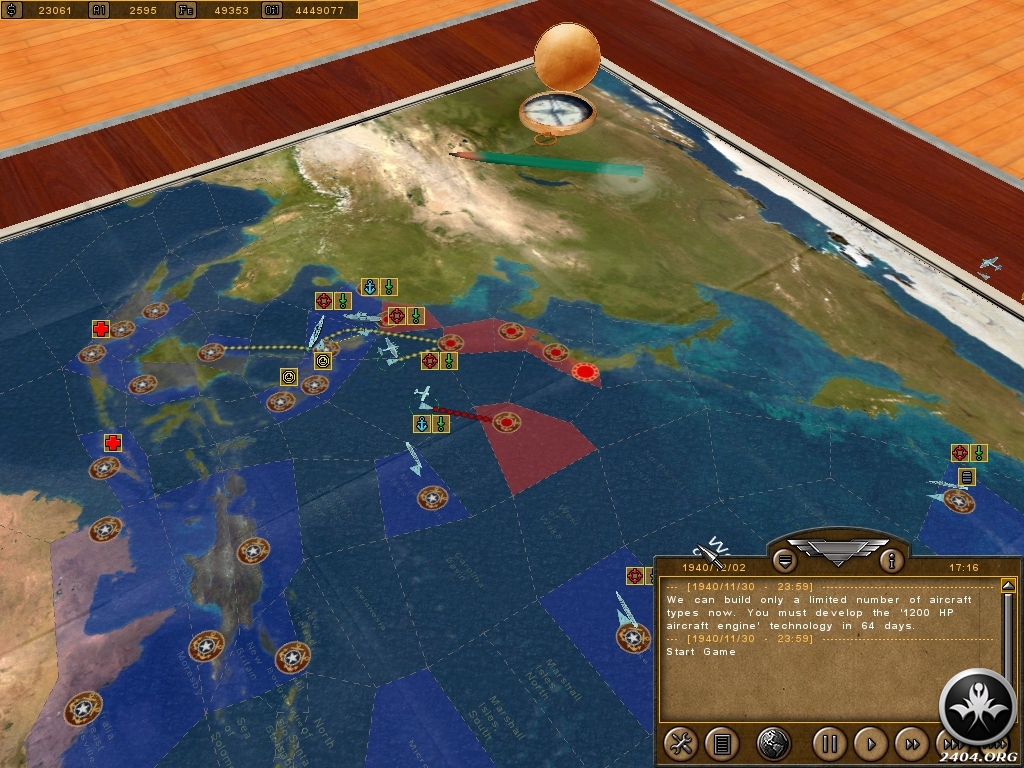Viewport: 1024px width, 768px height.
Task: Click the message log scroll-up arrow
Action: (1008, 586)
